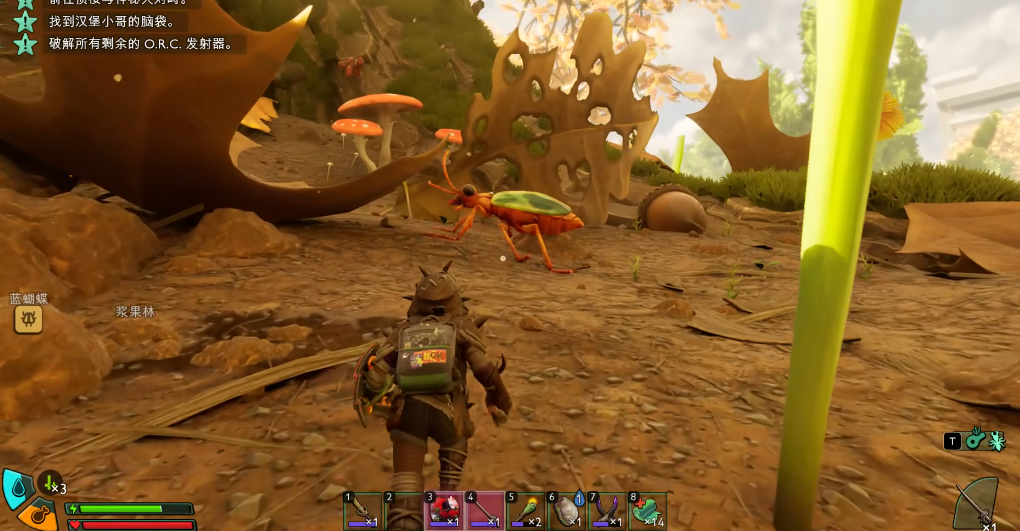This screenshot has width=1020, height=531.
Task: Click the ant mount icon
Action: point(997,440)
